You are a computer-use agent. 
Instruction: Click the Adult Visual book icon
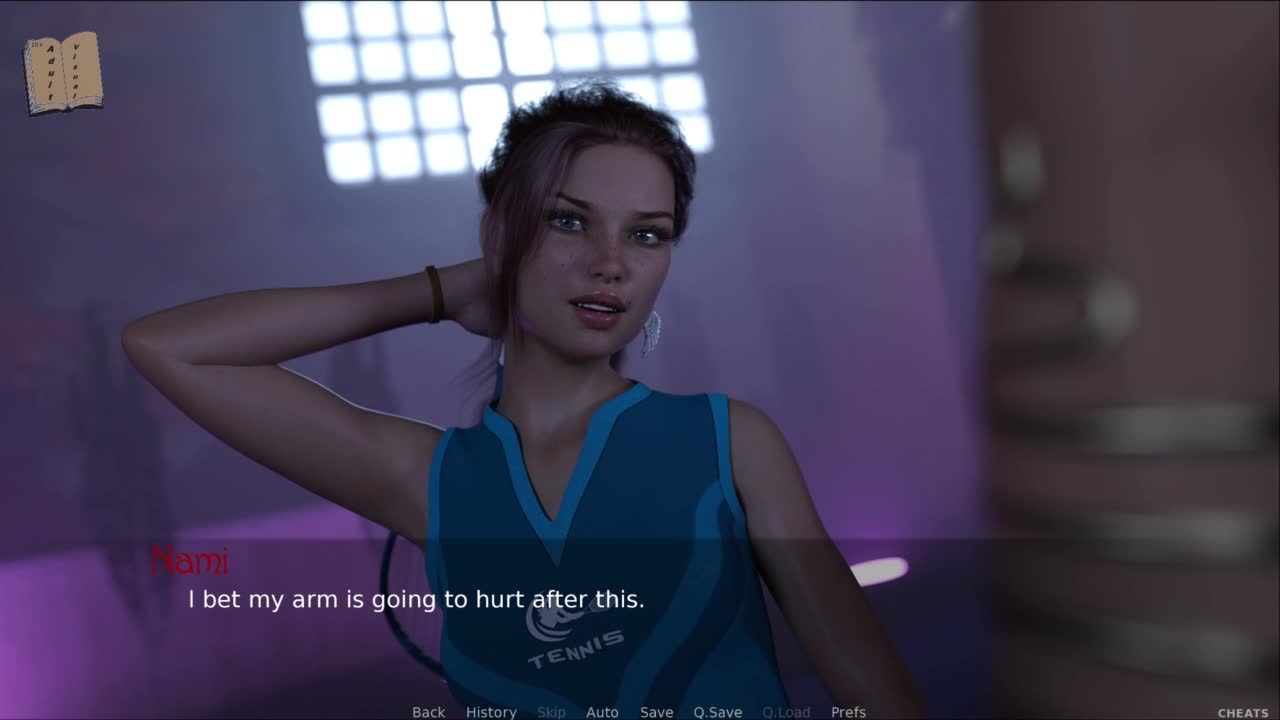point(62,72)
